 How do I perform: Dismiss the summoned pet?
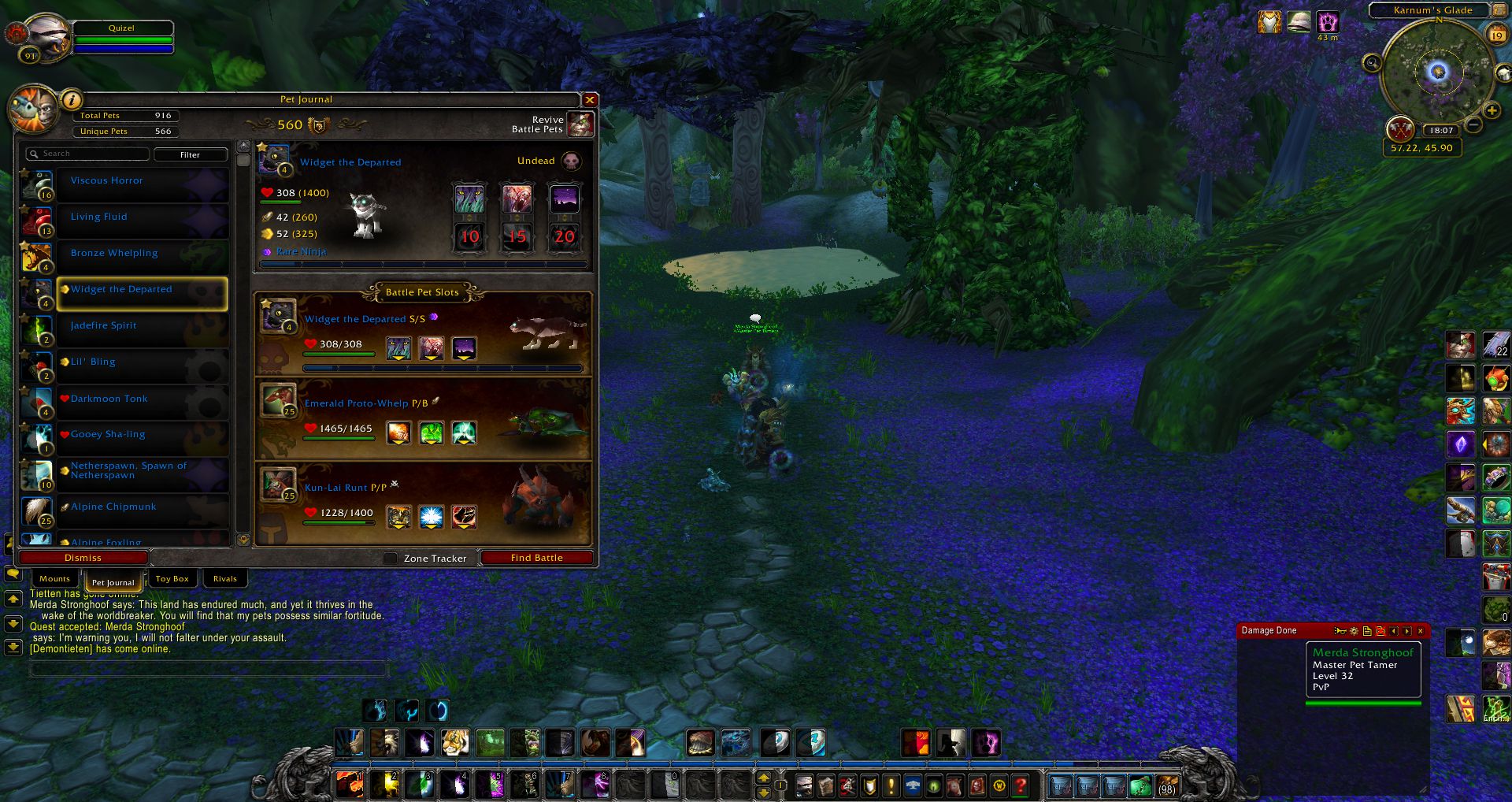pos(83,558)
